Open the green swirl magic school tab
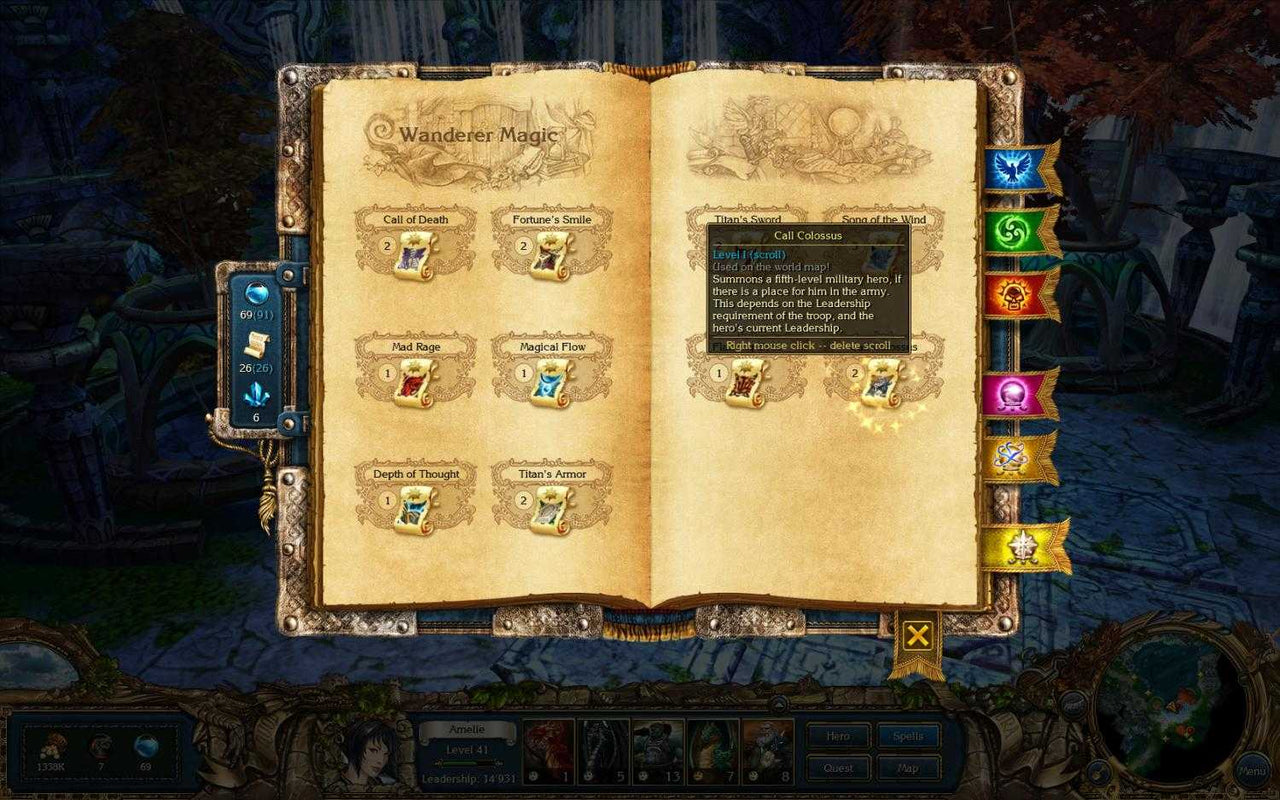The width and height of the screenshot is (1280, 800). coord(1012,232)
